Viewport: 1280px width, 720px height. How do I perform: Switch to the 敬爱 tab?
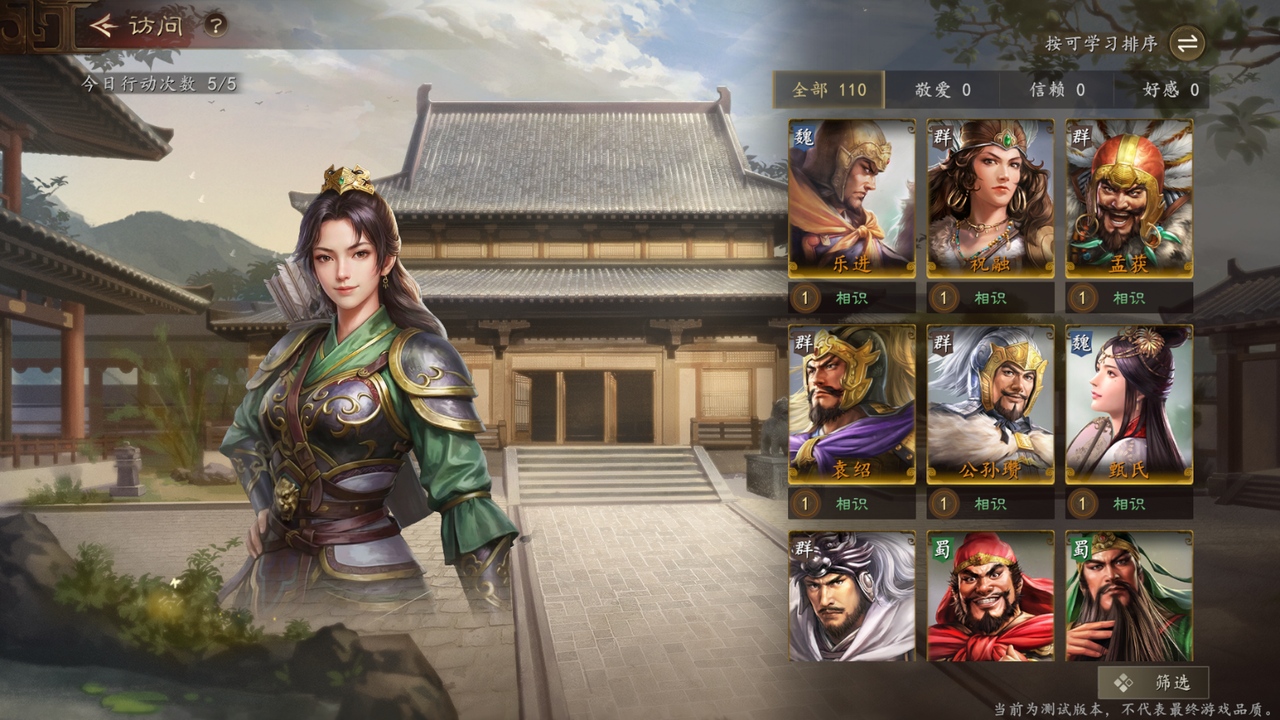point(942,90)
